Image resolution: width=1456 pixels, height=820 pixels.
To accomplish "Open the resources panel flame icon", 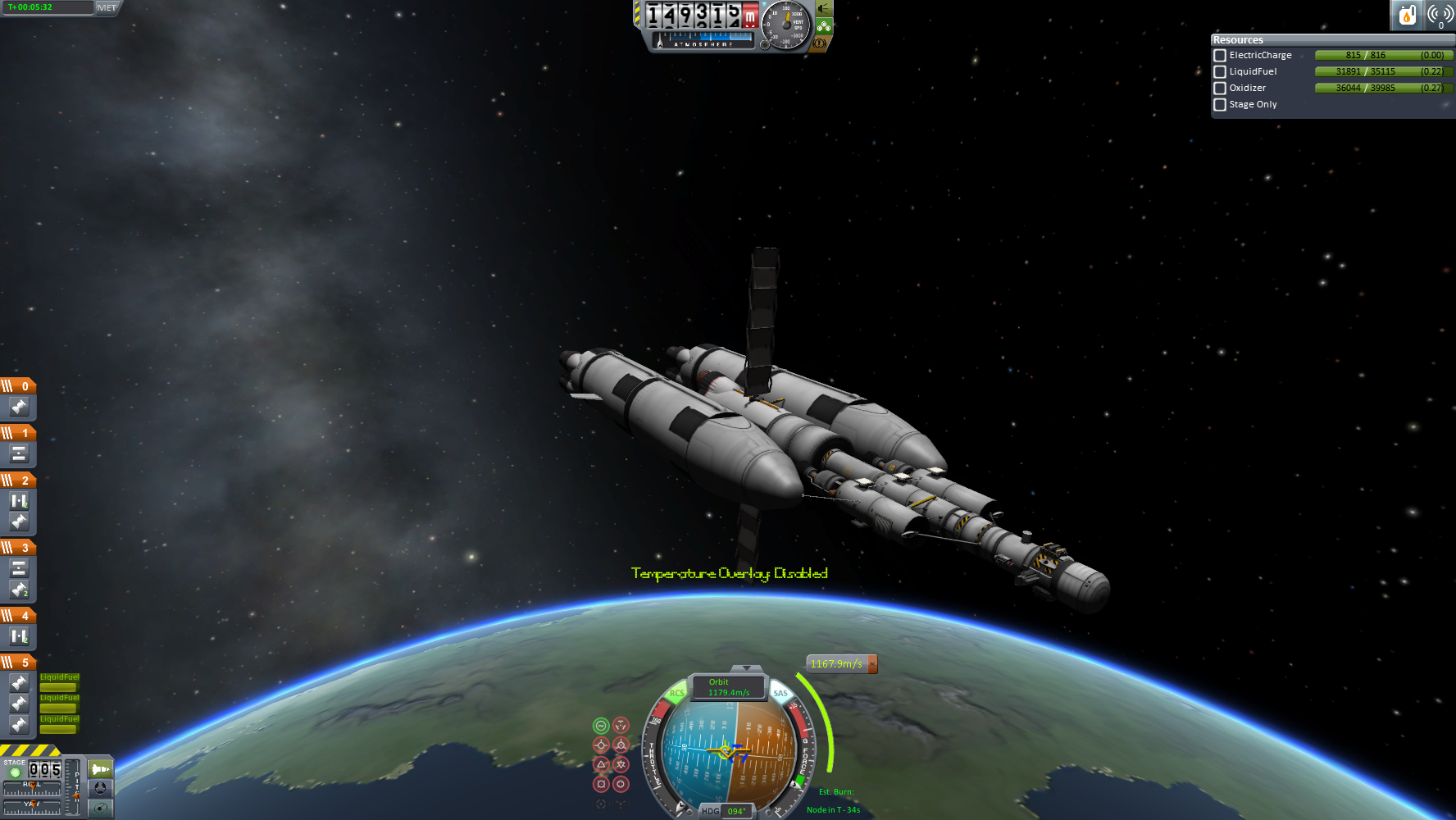I will click(1407, 15).
